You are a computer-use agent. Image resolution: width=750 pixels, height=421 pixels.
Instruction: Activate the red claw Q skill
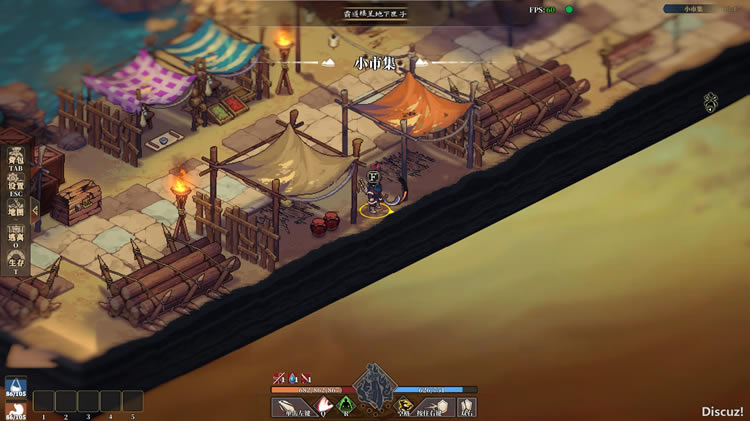point(324,406)
